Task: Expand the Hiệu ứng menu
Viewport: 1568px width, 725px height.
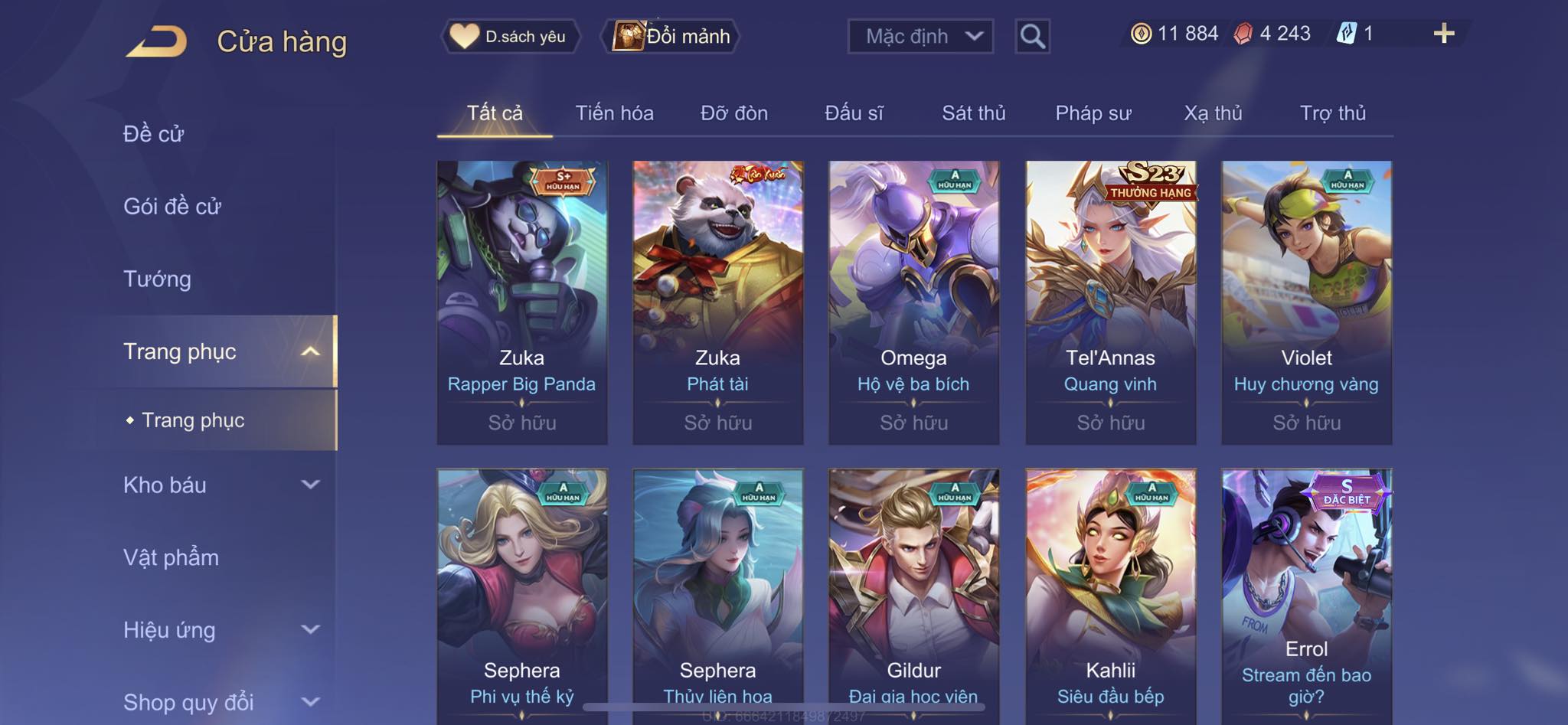Action: [220, 630]
